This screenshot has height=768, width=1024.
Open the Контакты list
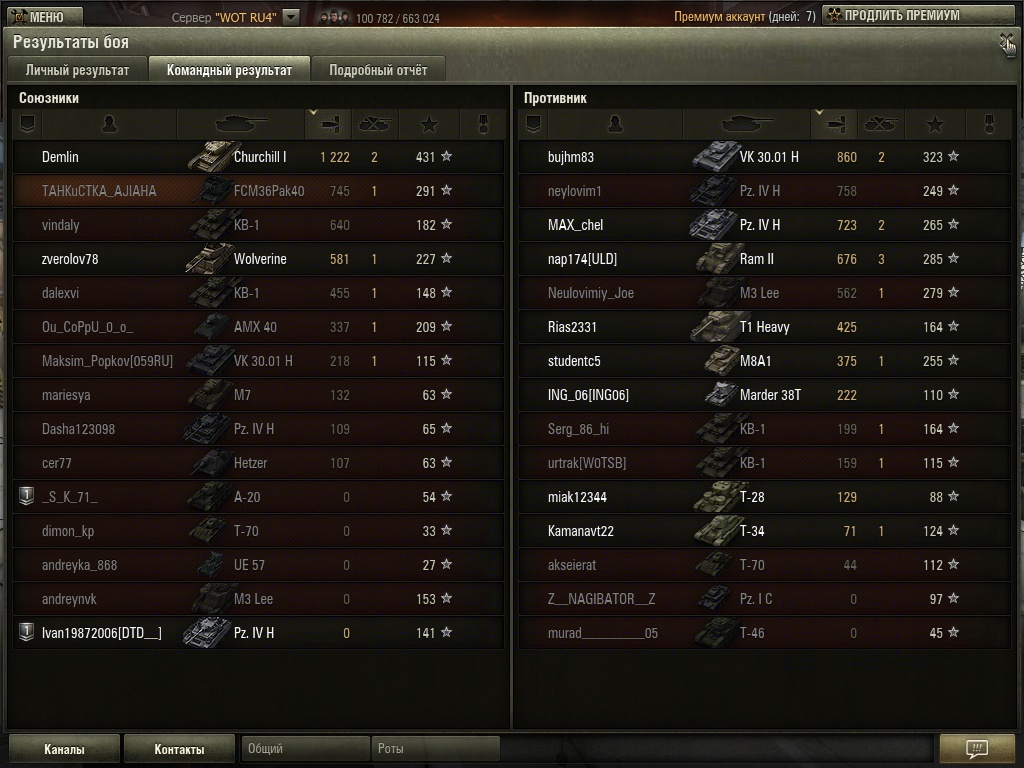tap(179, 749)
